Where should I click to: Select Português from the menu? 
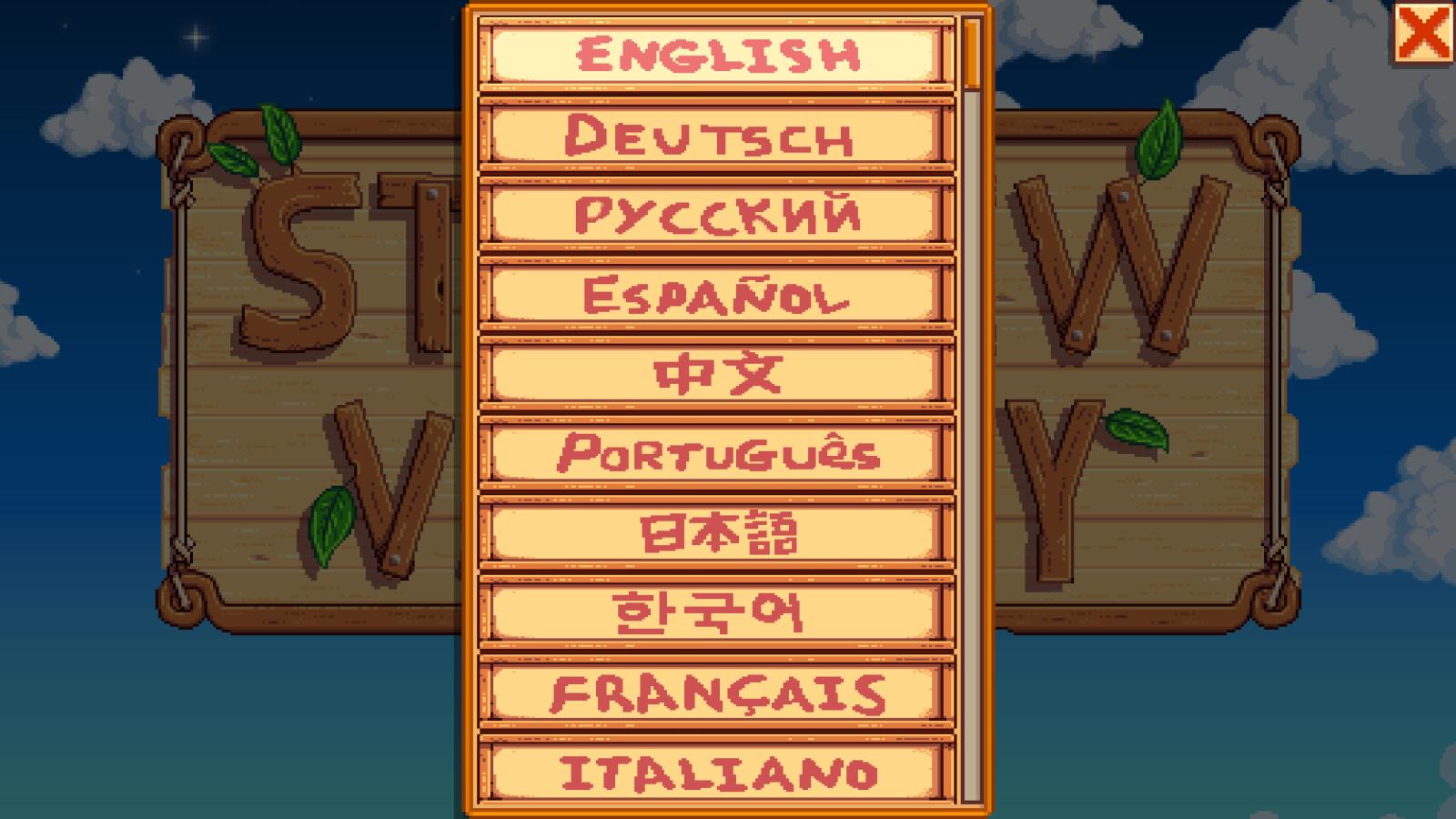pos(719,450)
